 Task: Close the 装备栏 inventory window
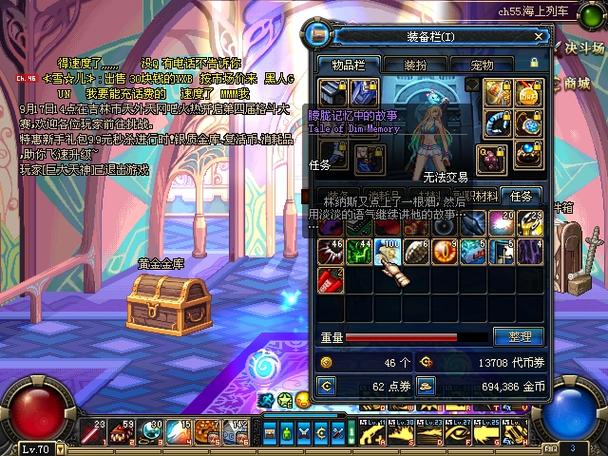coord(539,36)
